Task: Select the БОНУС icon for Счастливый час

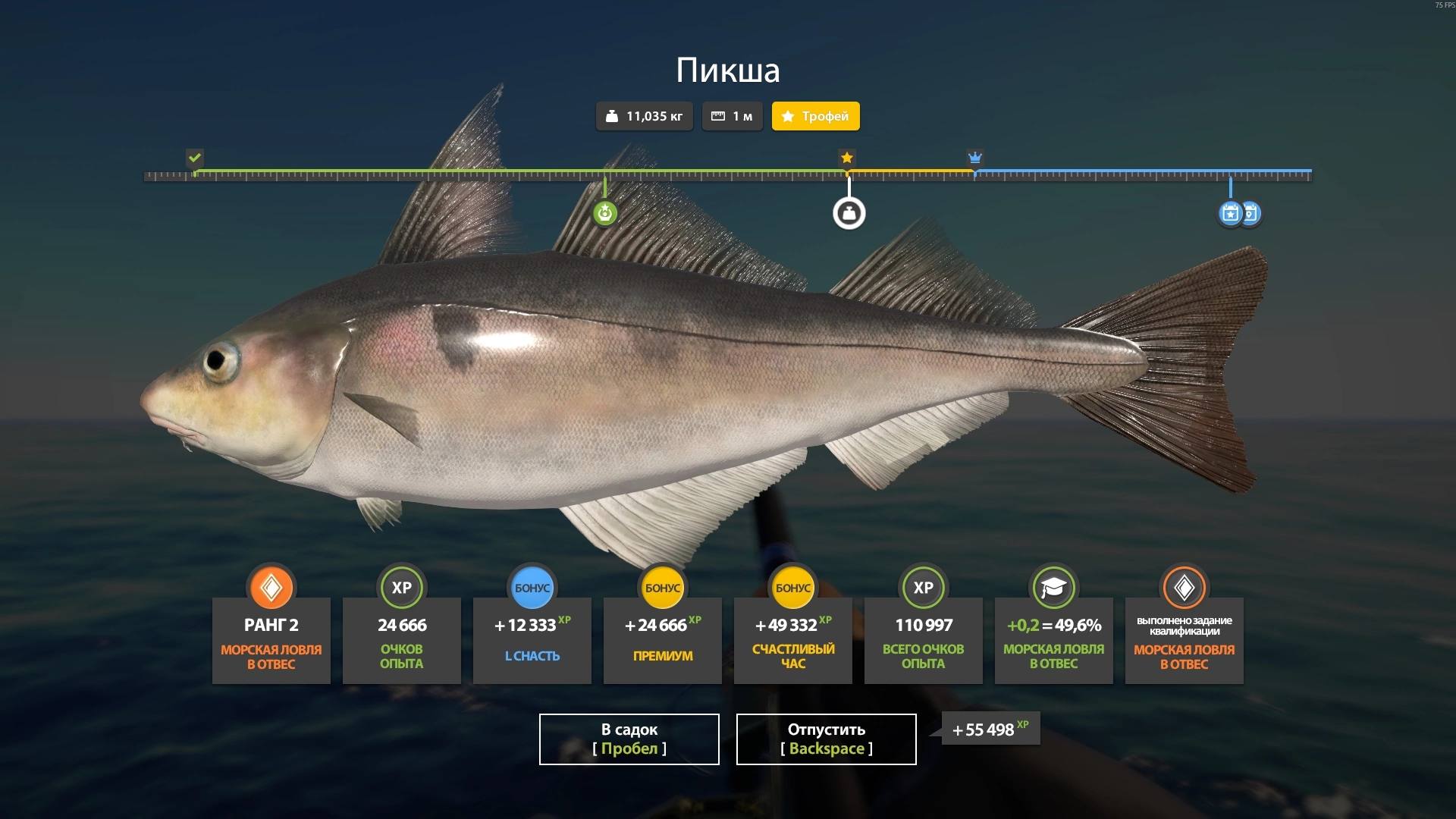Action: pos(792,587)
